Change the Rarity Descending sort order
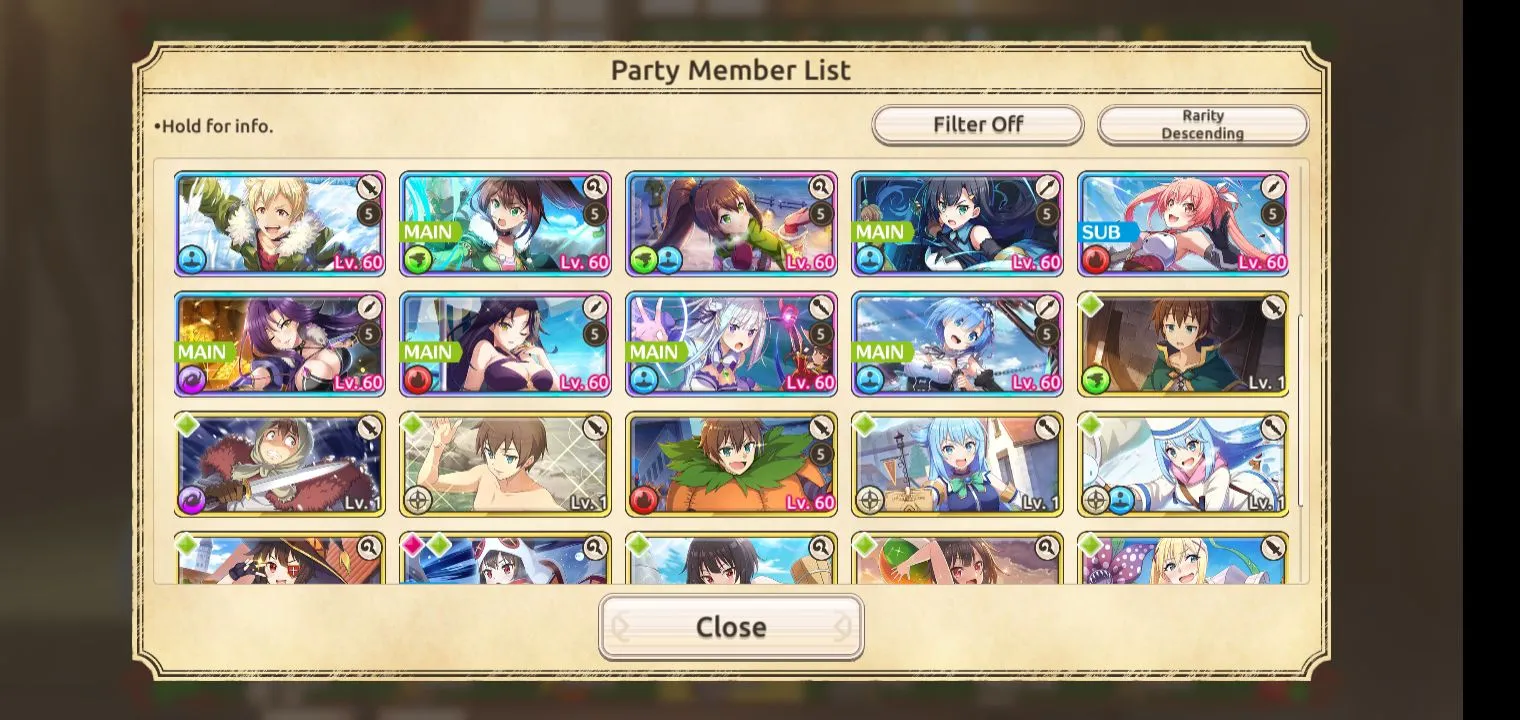Screen dimensions: 1520x720 pyautogui.click(x=1202, y=125)
